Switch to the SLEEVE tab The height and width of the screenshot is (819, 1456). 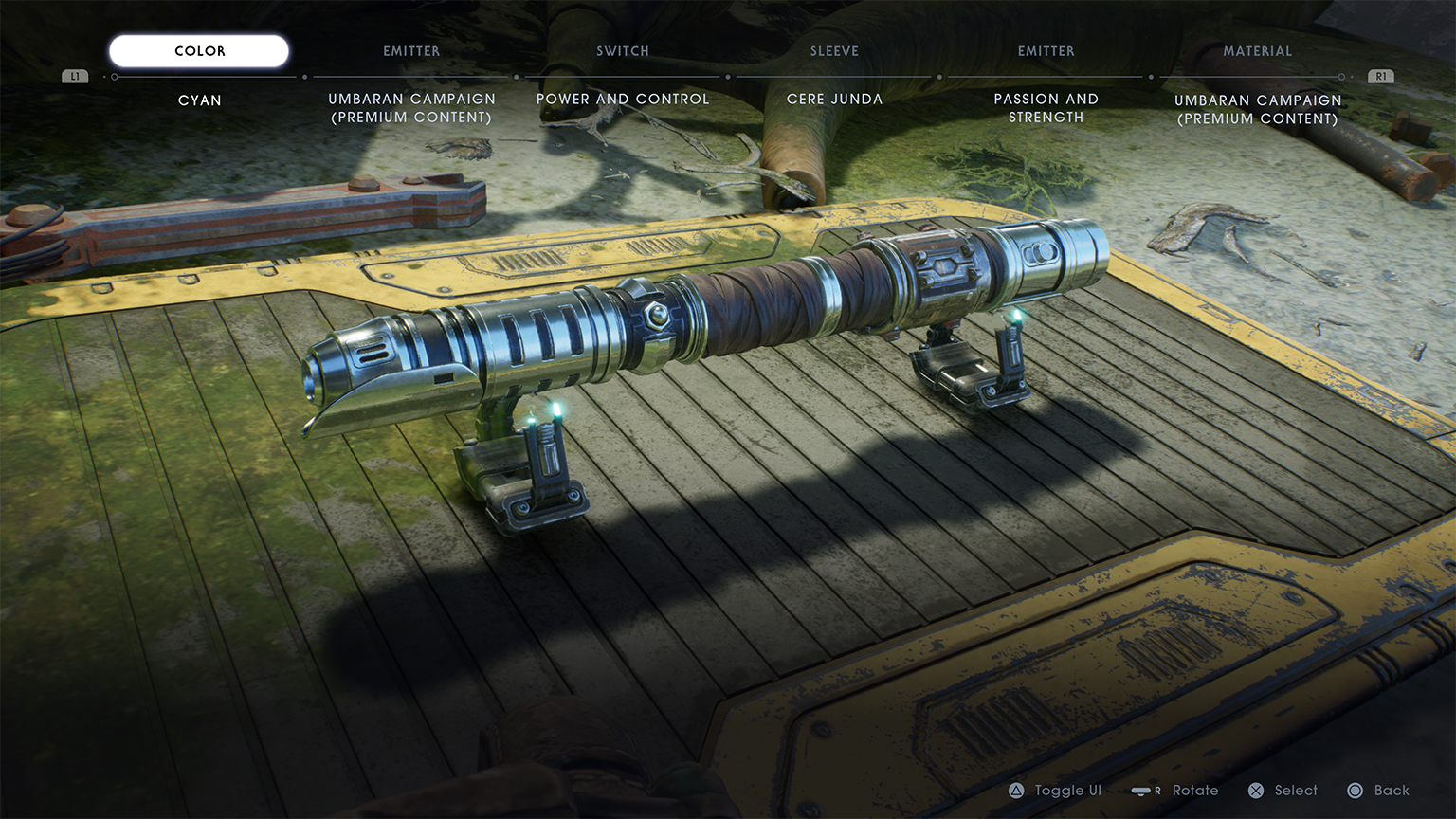834,51
